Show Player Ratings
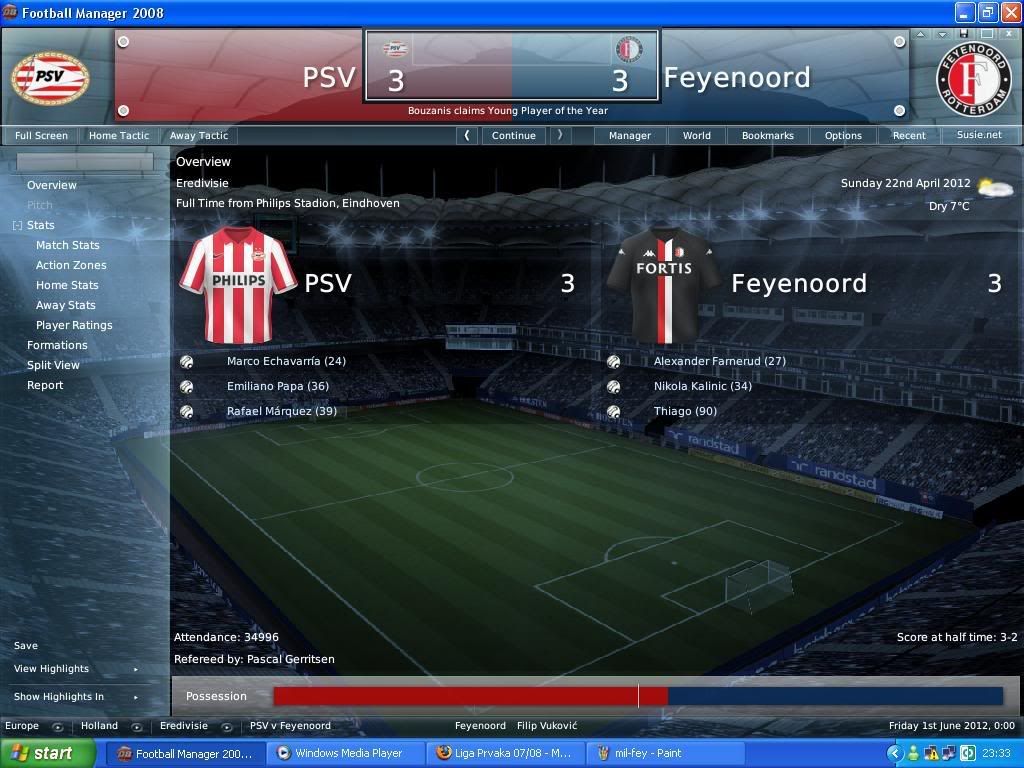 [74, 325]
